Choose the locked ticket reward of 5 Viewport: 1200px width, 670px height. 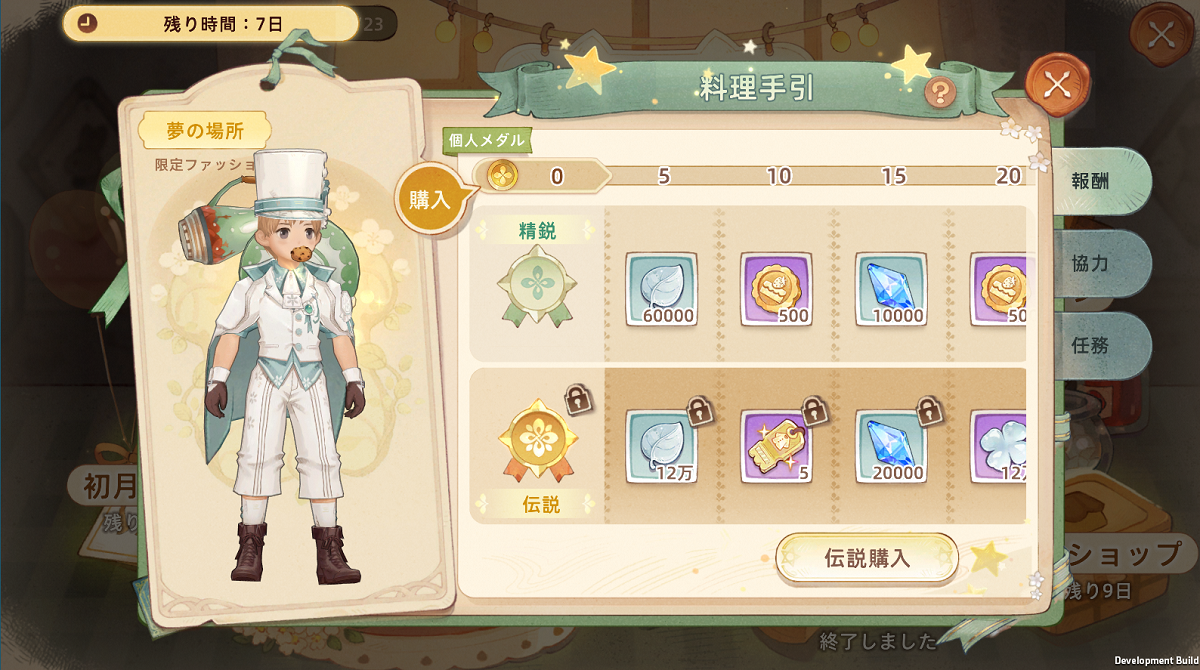pos(776,446)
